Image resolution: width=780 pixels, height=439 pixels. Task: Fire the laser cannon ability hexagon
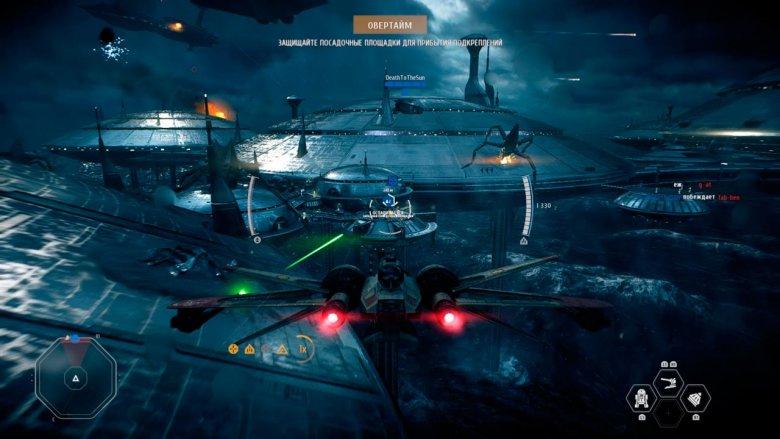pos(667,382)
